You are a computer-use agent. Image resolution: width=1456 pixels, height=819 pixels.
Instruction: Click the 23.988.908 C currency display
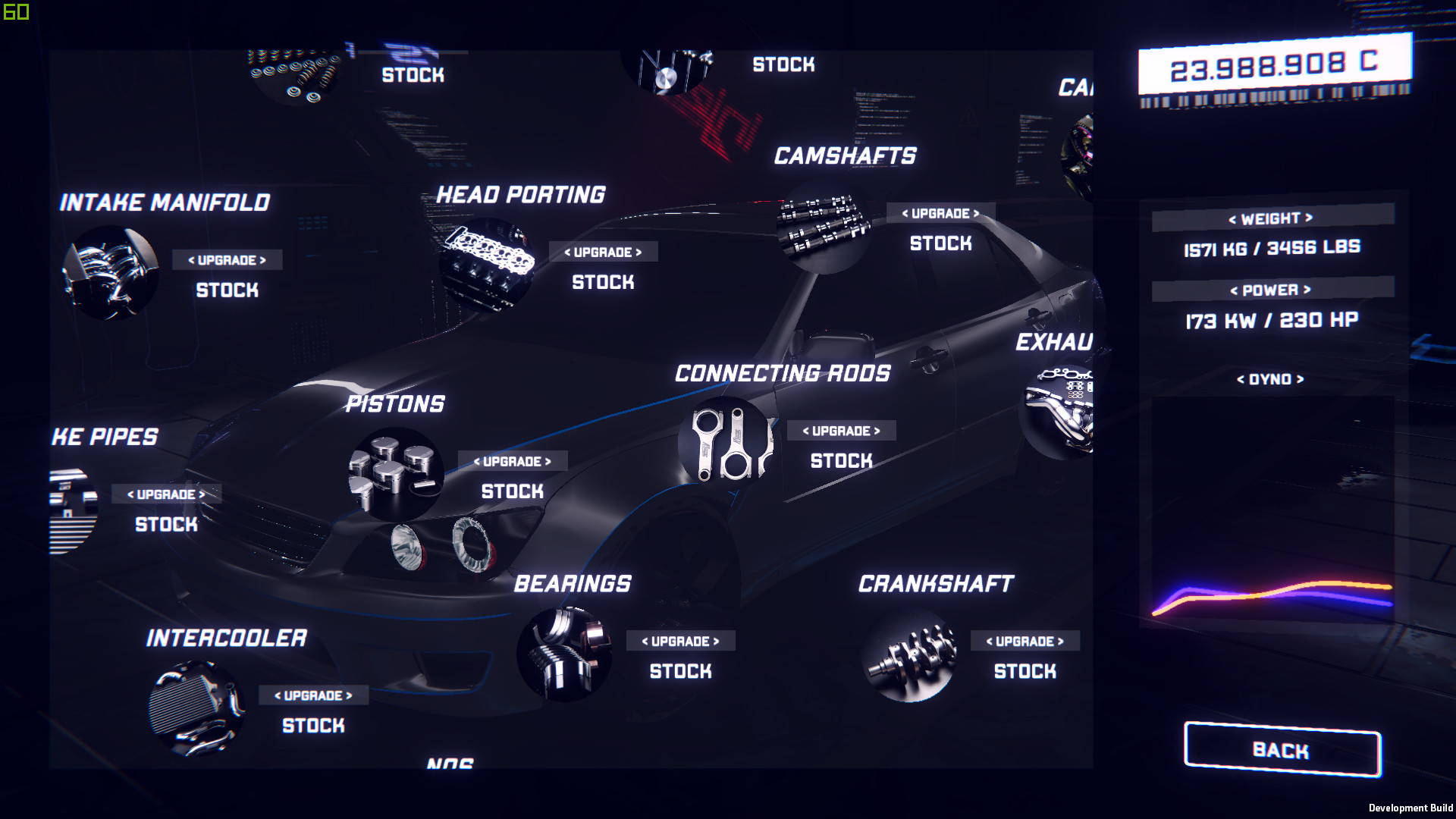click(x=1274, y=65)
